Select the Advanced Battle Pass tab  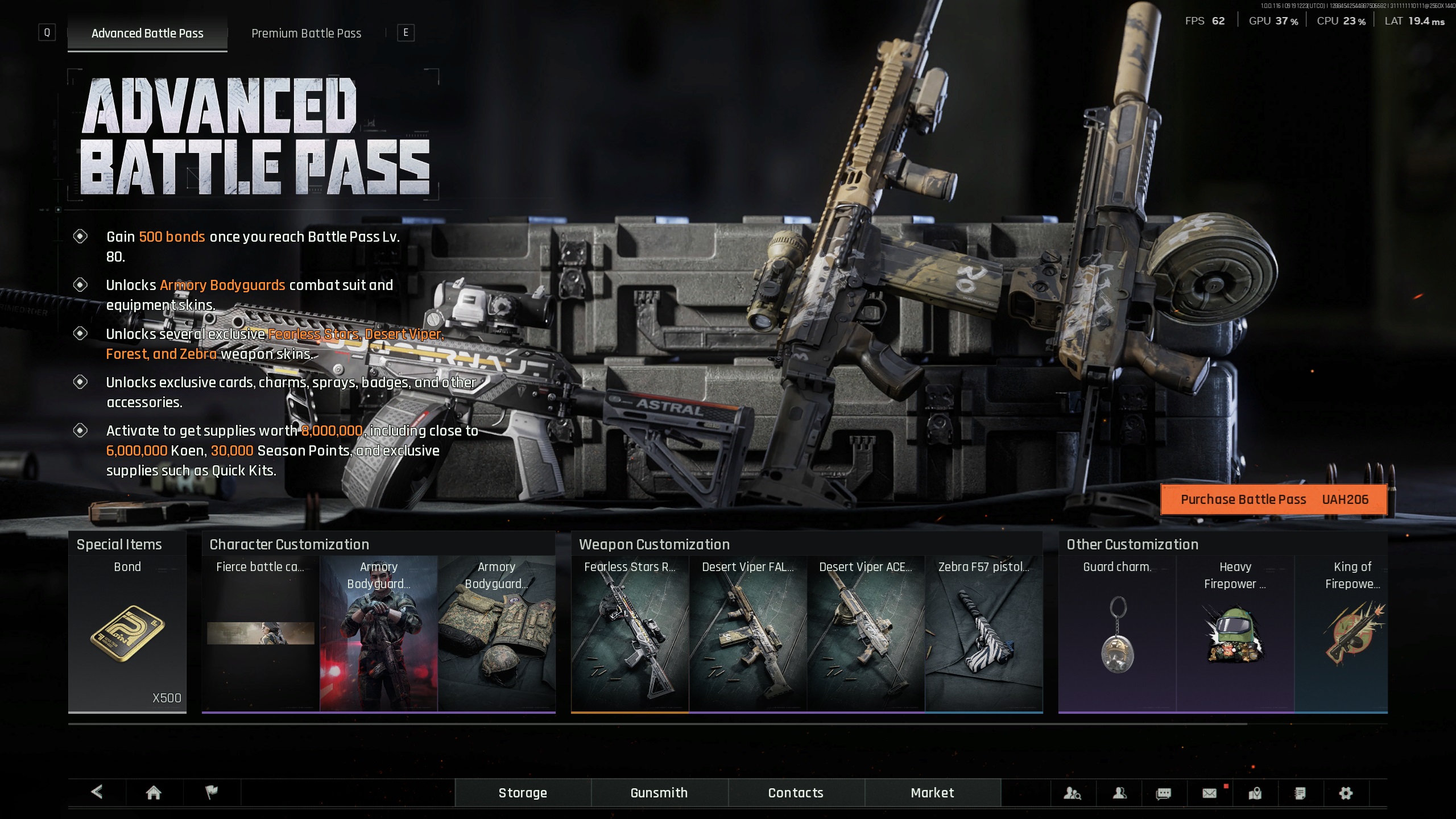tap(147, 34)
